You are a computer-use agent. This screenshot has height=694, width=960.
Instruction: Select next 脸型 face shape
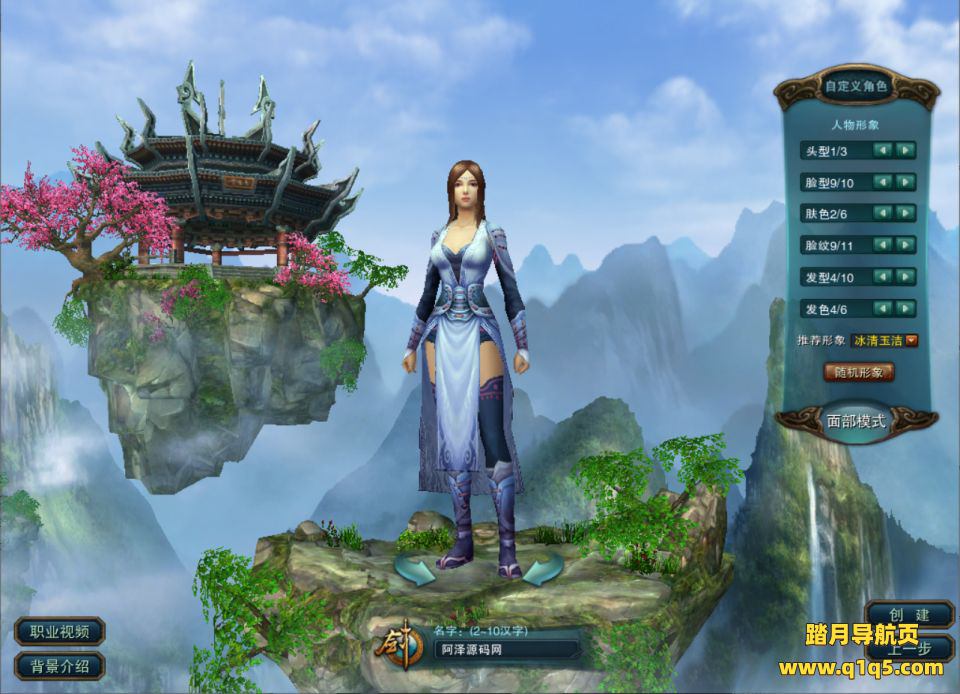905,182
